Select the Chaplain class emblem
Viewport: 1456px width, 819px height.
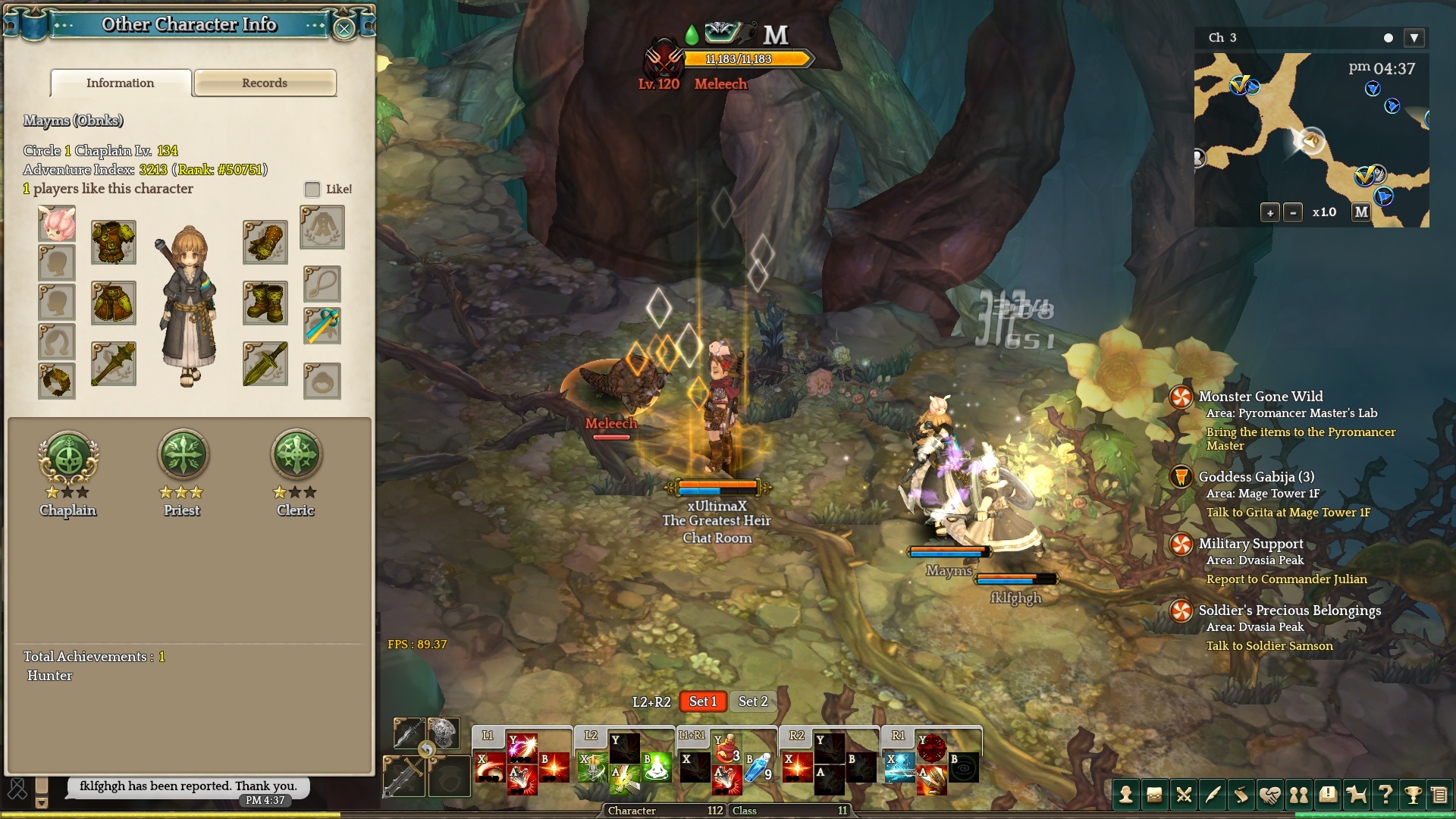pyautogui.click(x=68, y=457)
